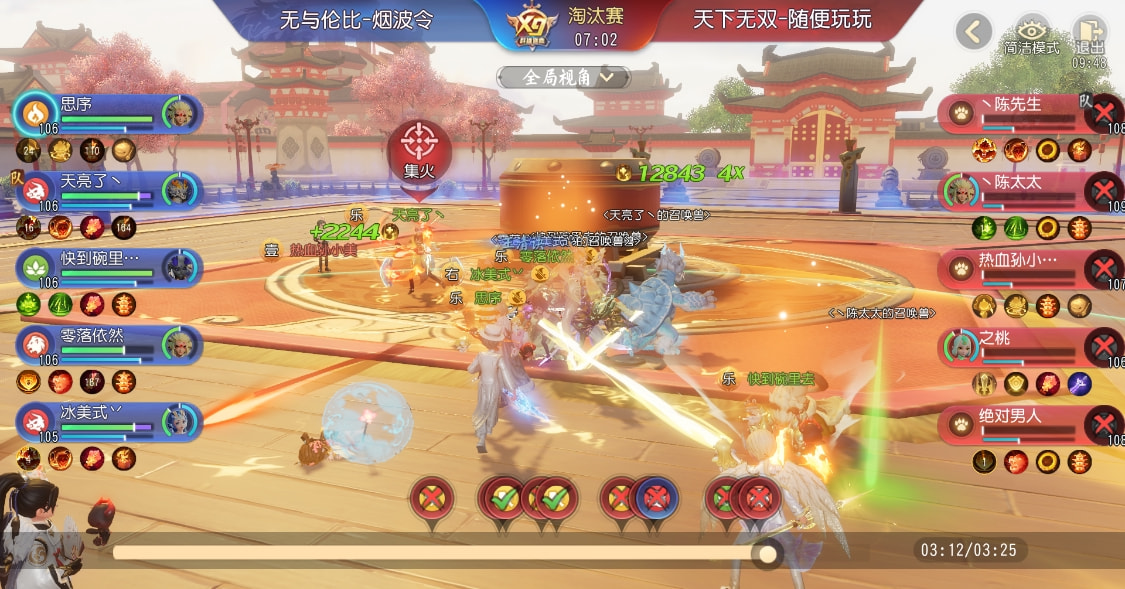Choose enemy player 热血孙小 panel
This screenshot has height=589, width=1125.
coord(1020,268)
